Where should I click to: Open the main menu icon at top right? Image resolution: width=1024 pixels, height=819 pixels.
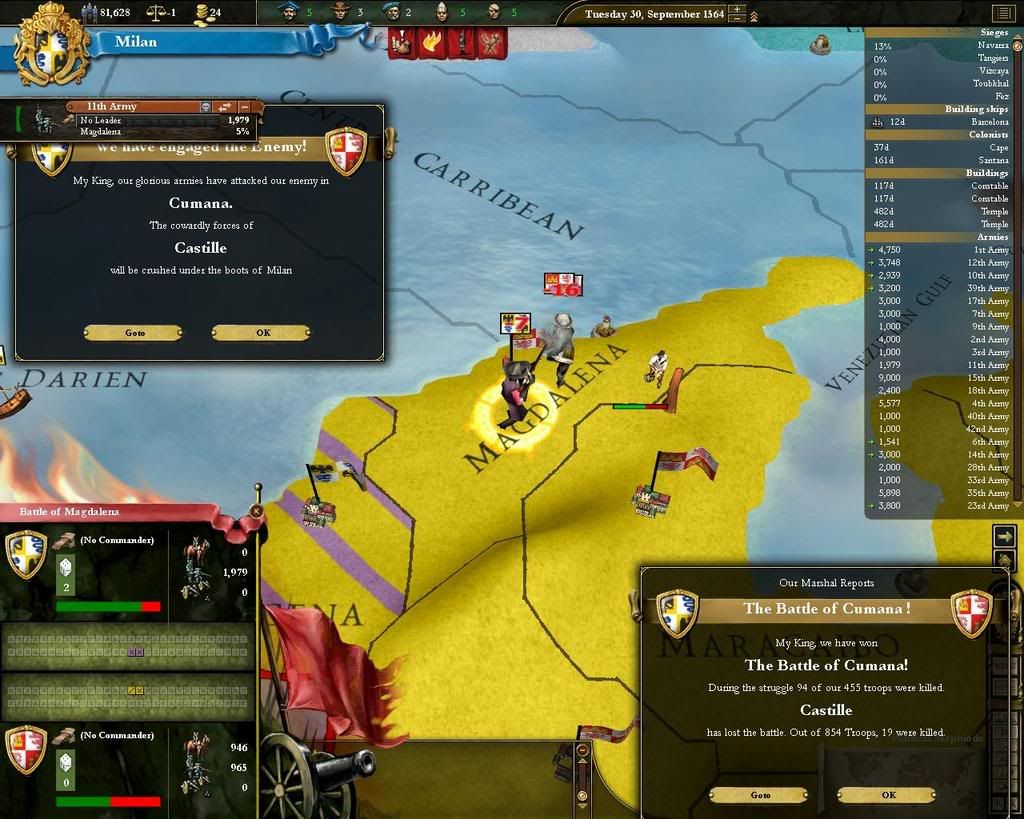1002,13
